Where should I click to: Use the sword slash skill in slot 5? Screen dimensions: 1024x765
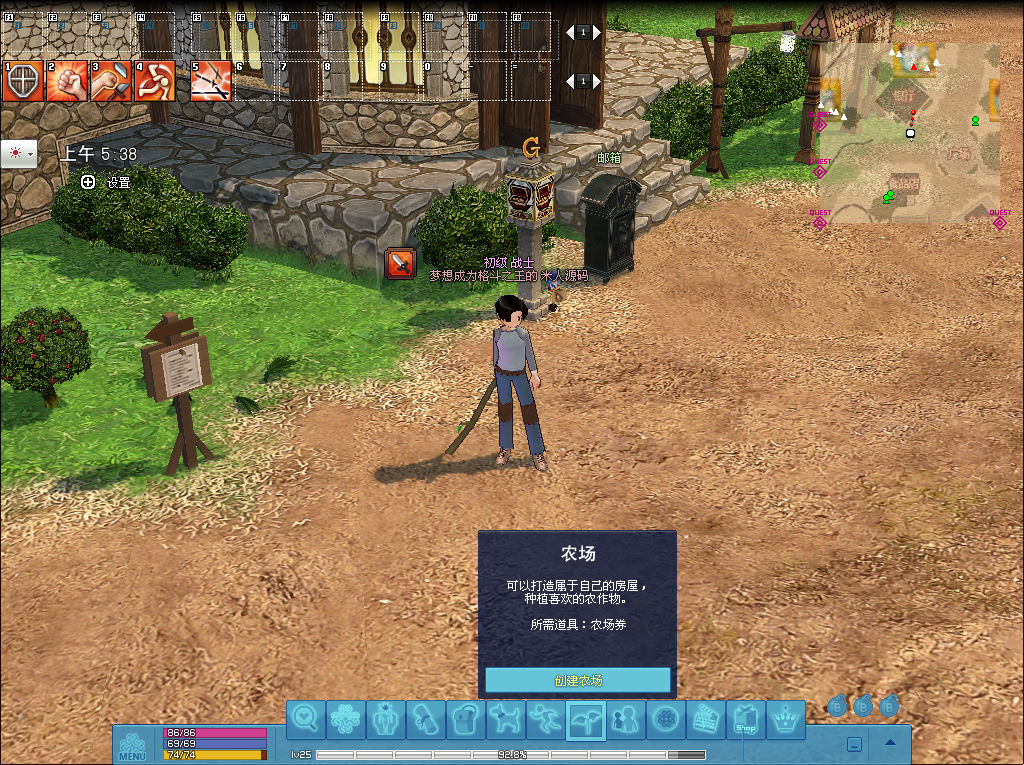click(x=211, y=81)
